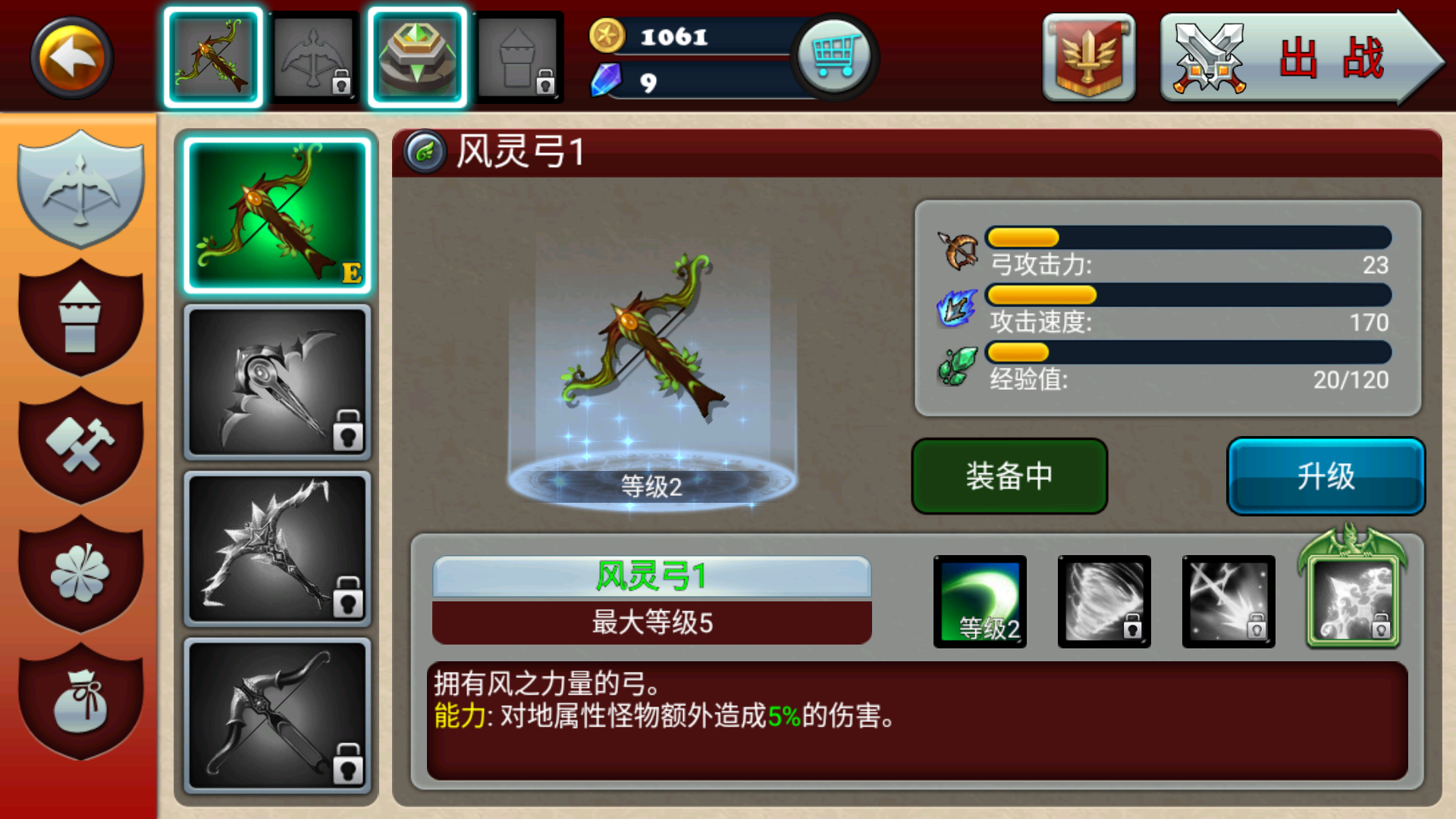Open the locked tower slot
Image resolution: width=1456 pixels, height=819 pixels.
[x=519, y=57]
